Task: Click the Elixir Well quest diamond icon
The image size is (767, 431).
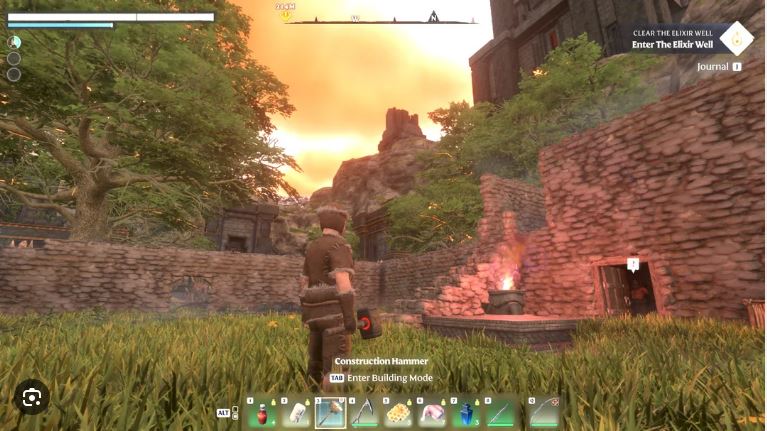Action: pos(736,39)
